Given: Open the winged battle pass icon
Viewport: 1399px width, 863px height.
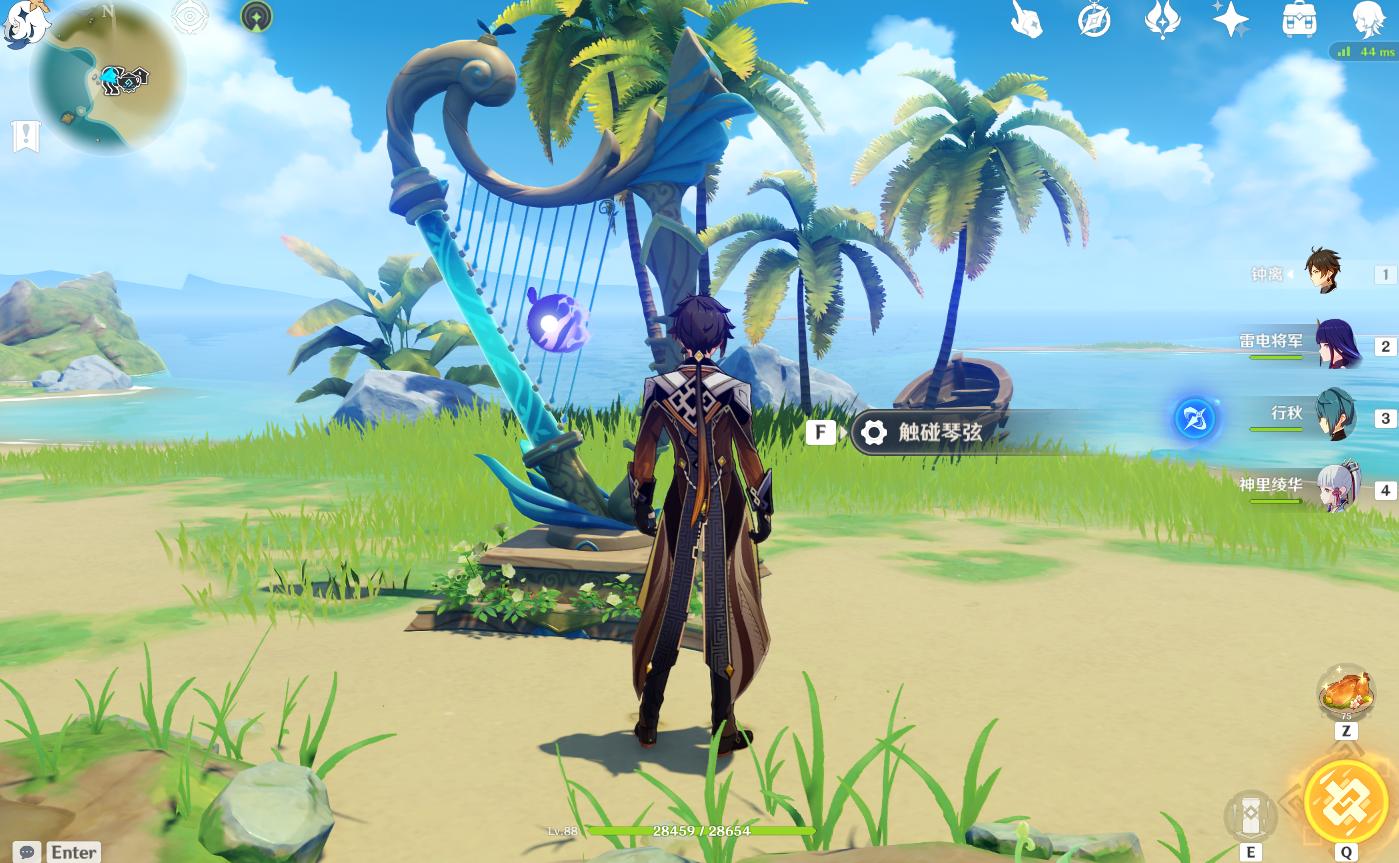Looking at the screenshot, I should (x=1162, y=19).
